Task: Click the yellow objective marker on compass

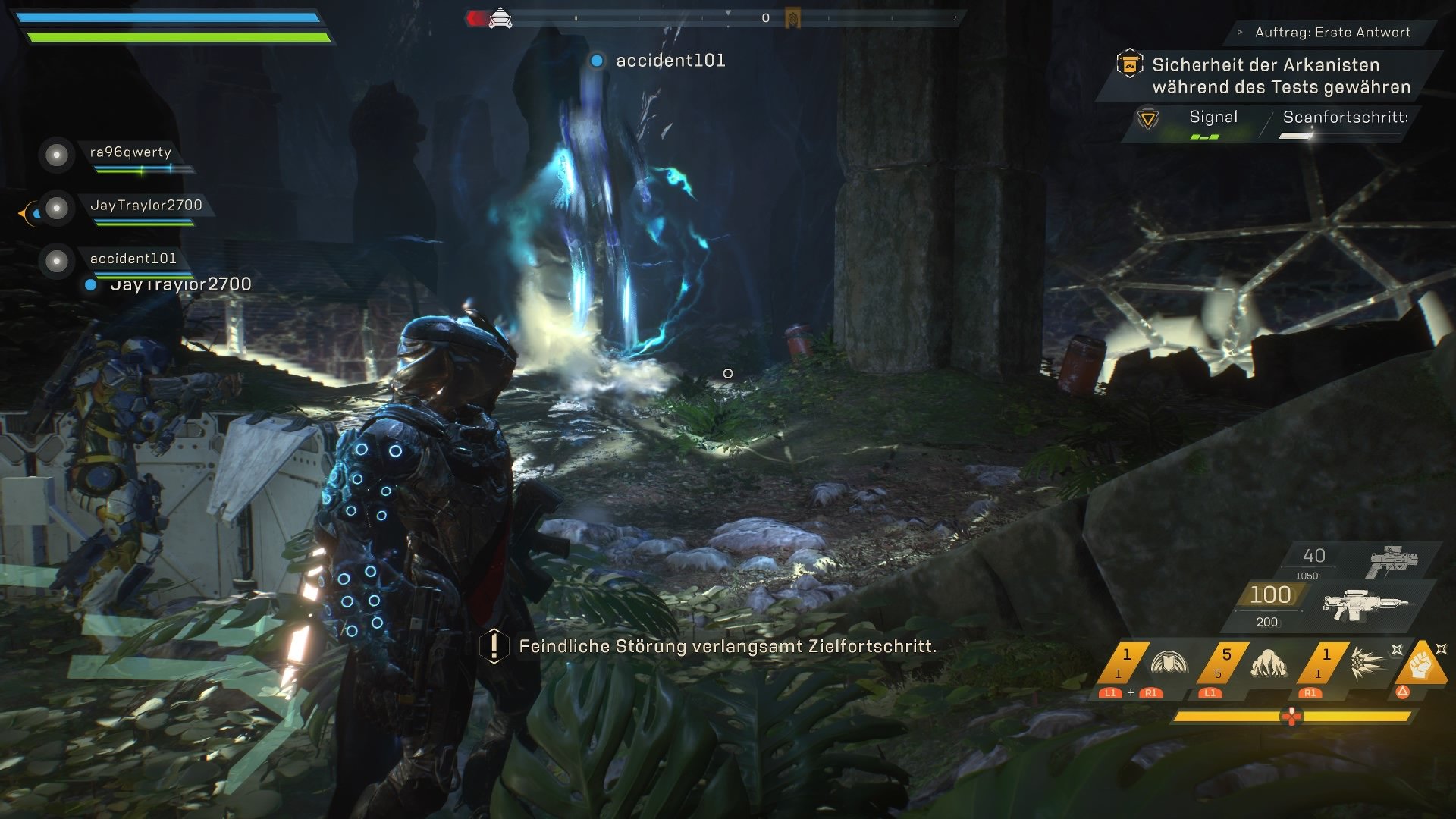Action: pyautogui.click(x=792, y=17)
